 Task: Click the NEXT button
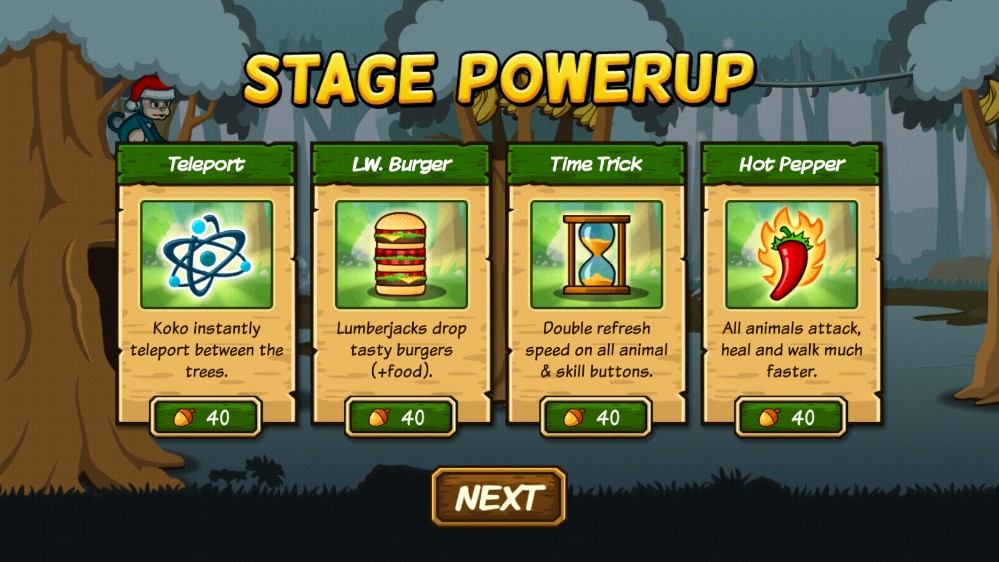tap(499, 497)
